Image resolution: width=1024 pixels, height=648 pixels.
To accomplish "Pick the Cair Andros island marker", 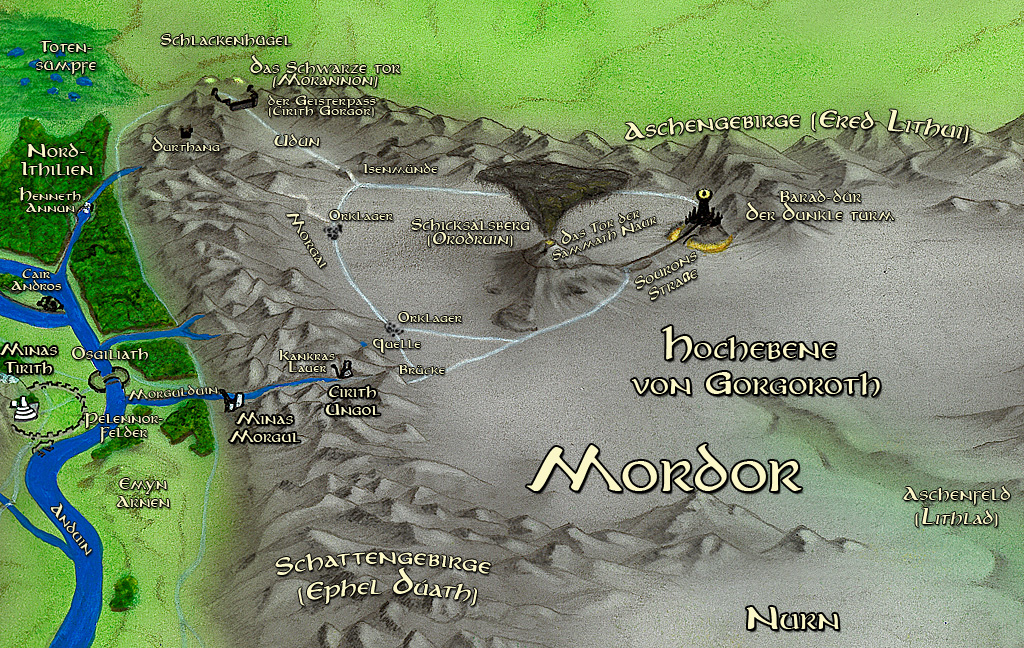I will pos(50,303).
